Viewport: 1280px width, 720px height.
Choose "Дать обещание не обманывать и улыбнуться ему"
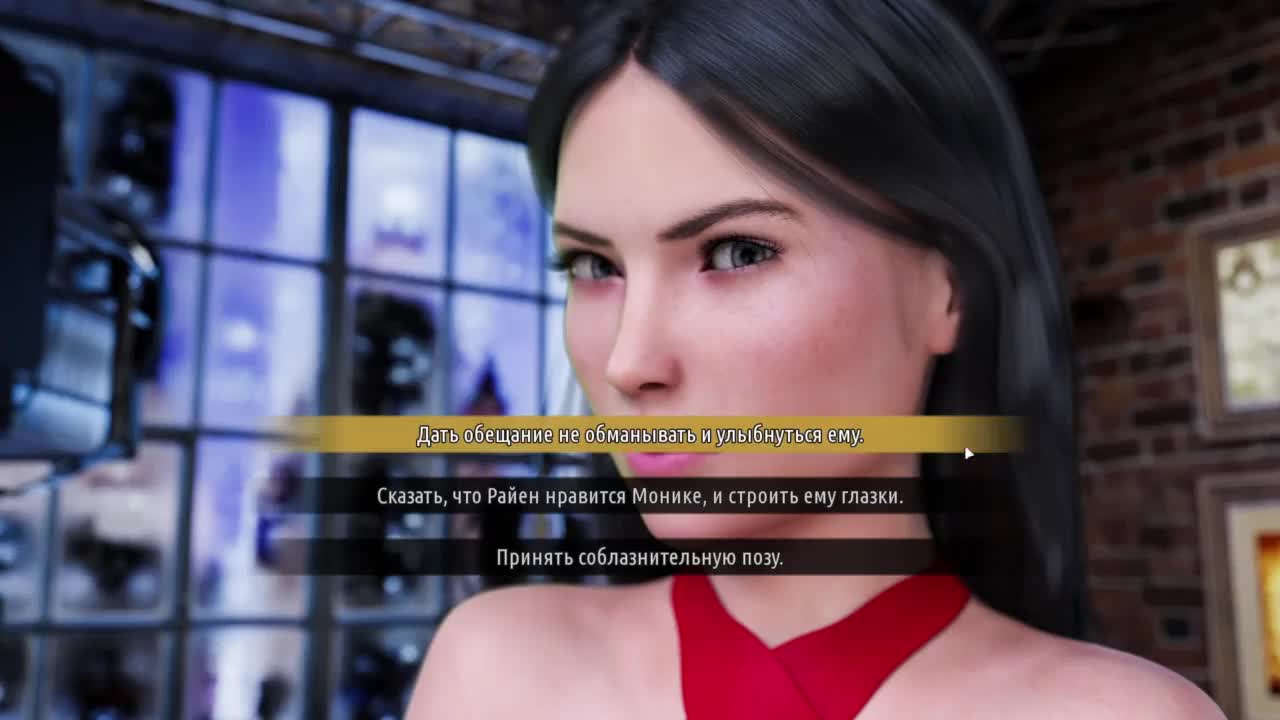click(640, 435)
